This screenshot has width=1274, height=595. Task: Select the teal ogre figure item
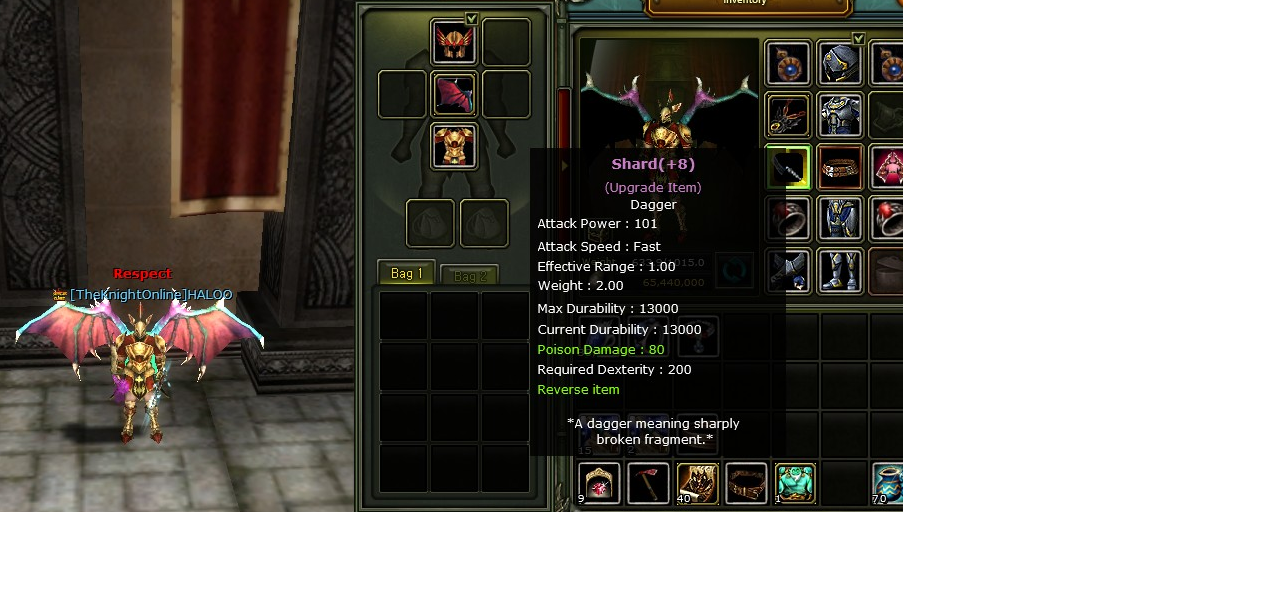tap(795, 484)
